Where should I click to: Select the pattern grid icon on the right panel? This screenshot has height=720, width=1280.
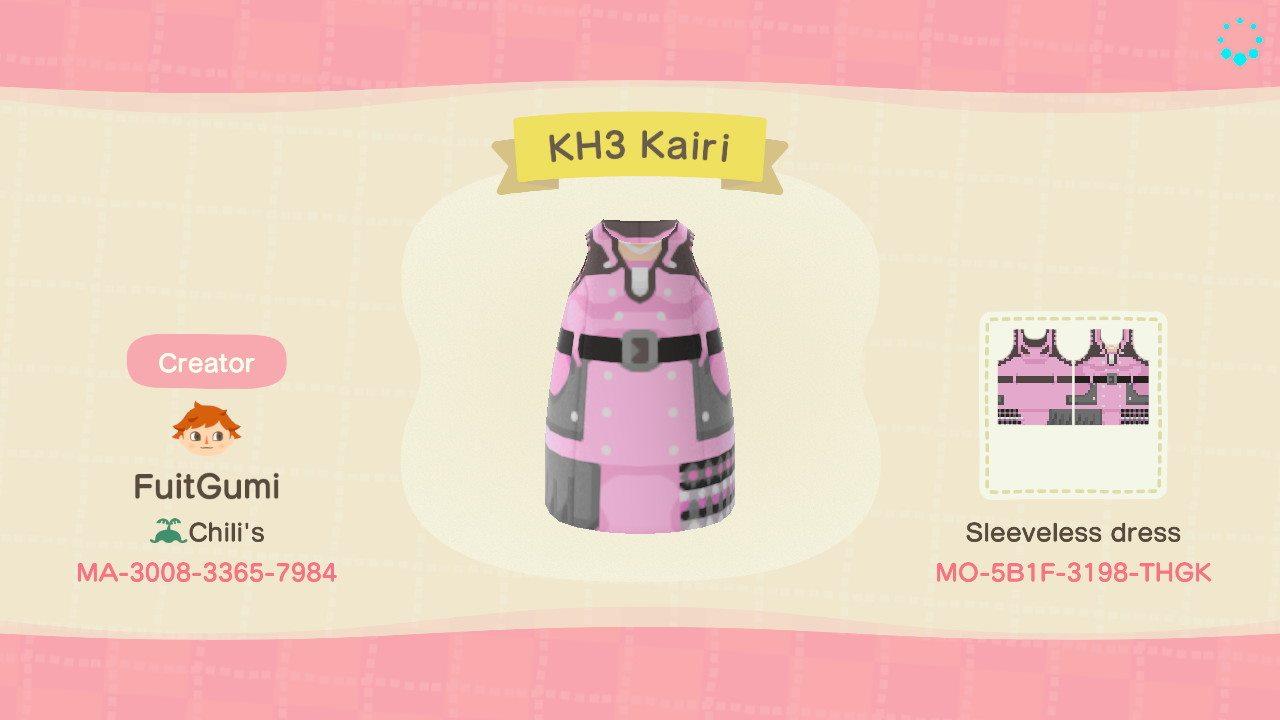tap(1072, 400)
